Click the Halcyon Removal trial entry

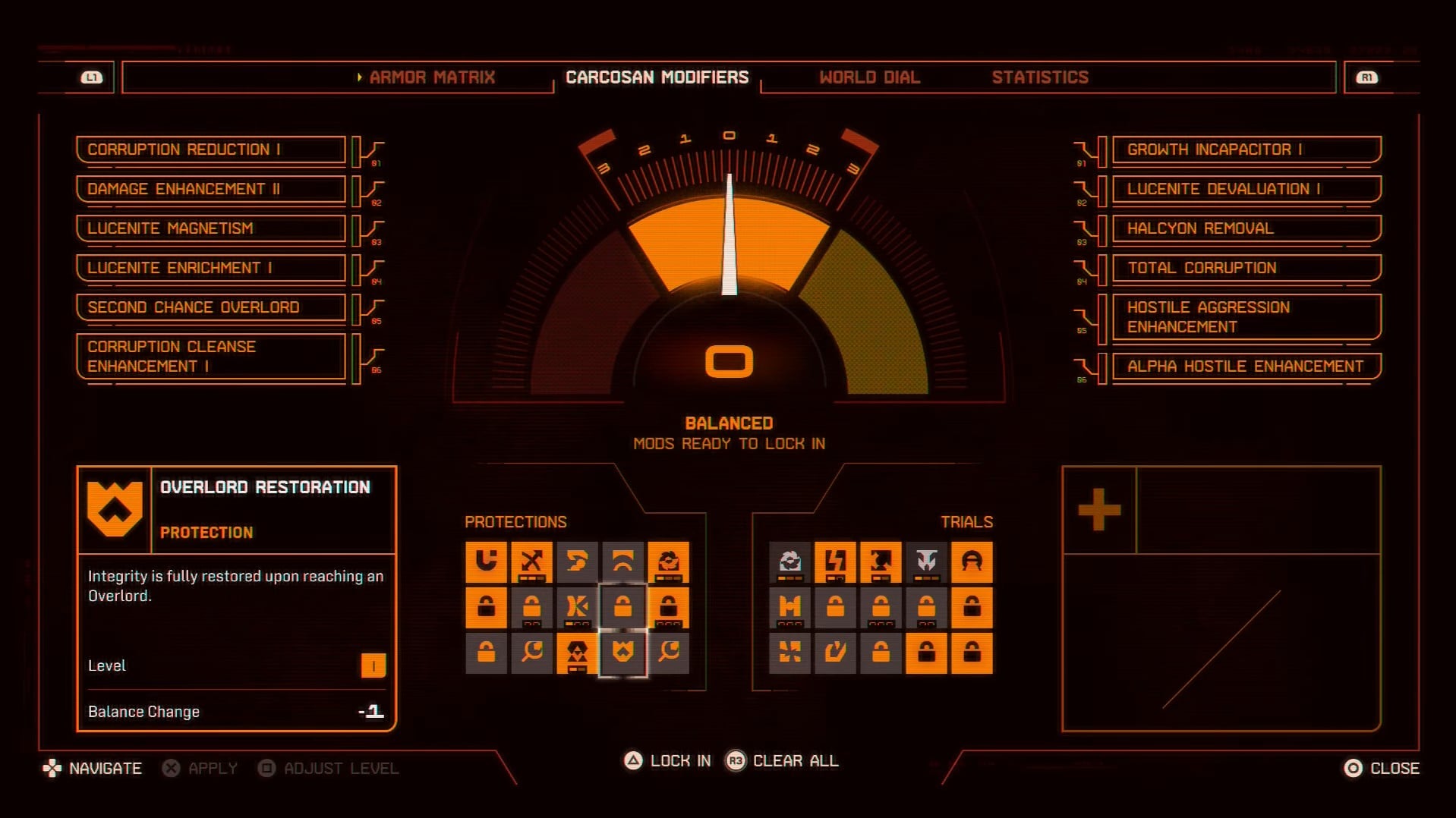coord(1246,228)
